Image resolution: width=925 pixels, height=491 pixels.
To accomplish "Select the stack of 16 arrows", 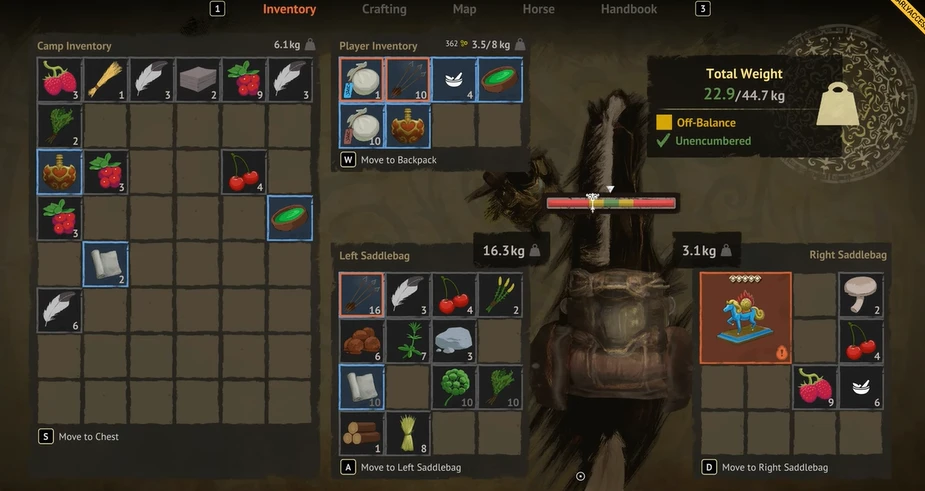I will (361, 296).
